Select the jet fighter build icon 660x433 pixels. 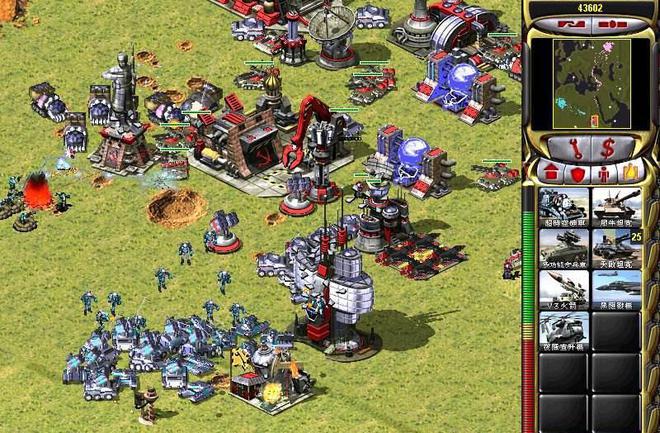click(x=616, y=288)
